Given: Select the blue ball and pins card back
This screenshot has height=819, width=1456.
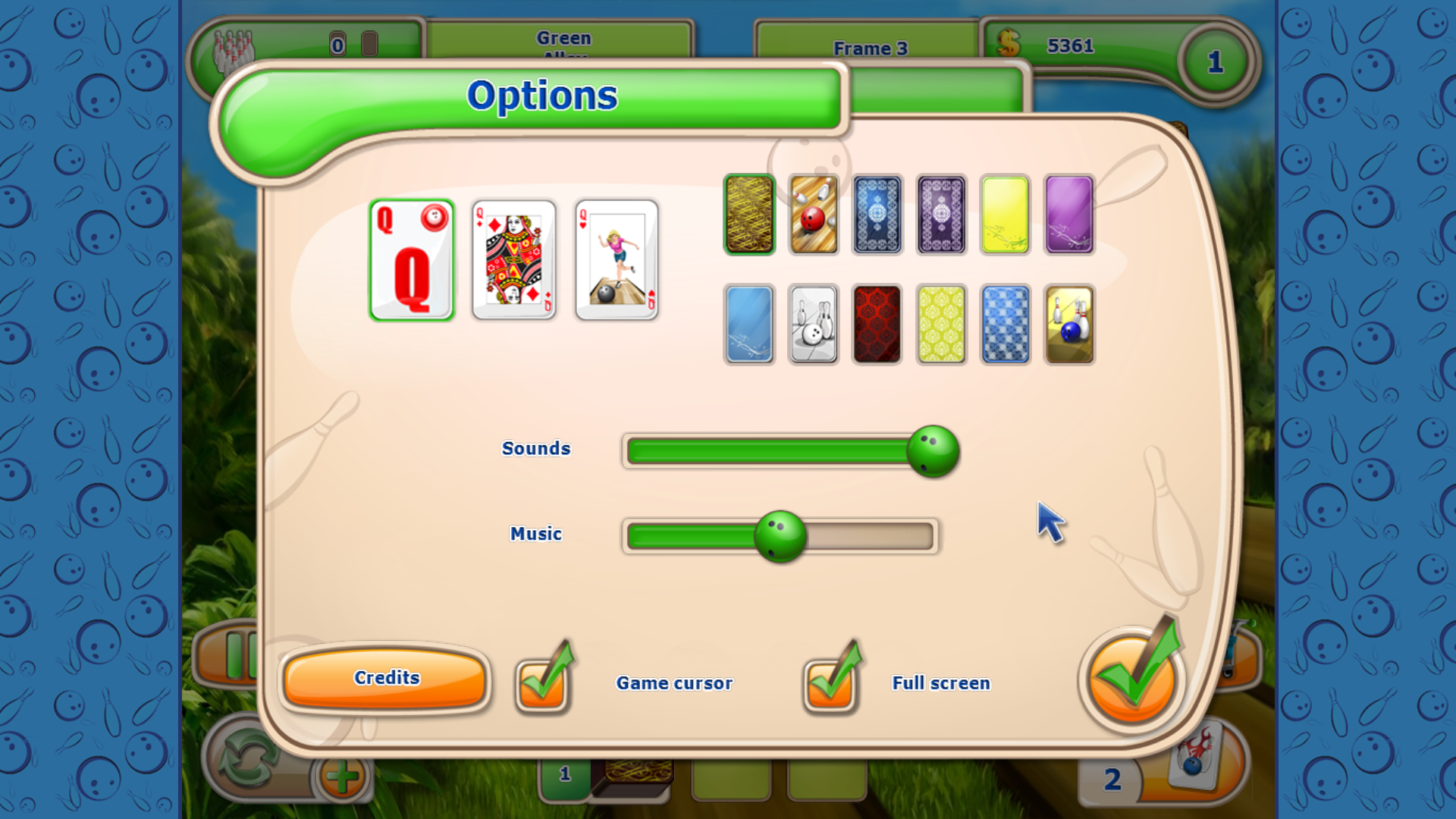Looking at the screenshot, I should (1068, 325).
